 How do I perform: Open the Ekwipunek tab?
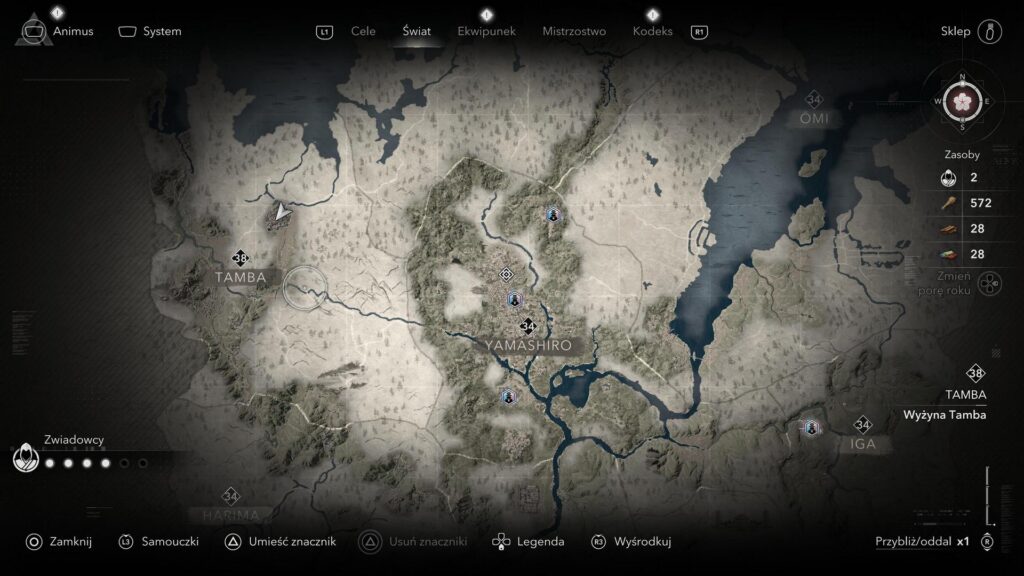pos(486,31)
